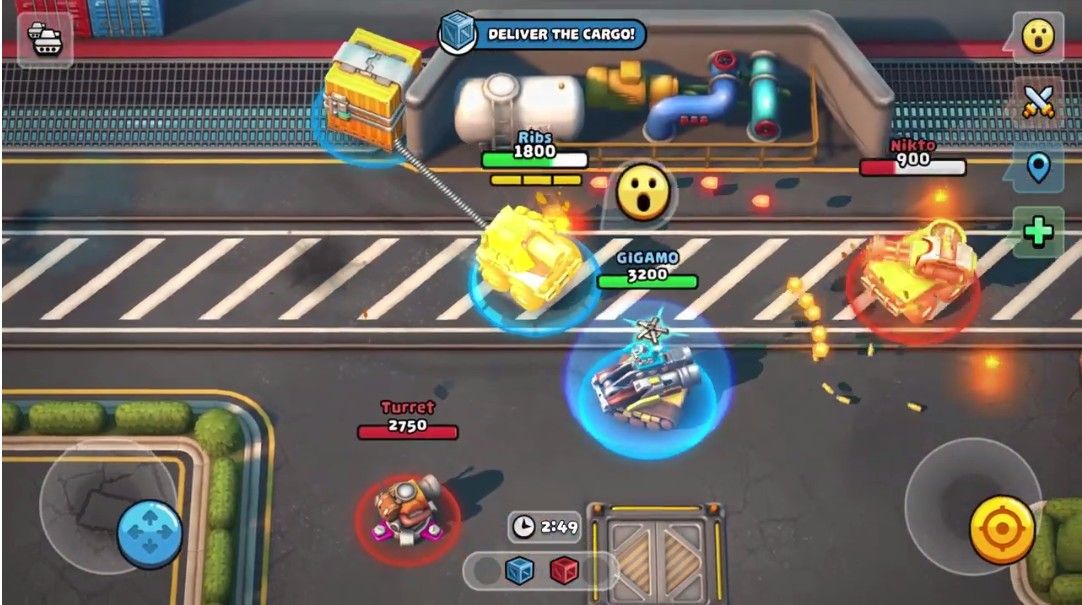Tap the green plus heal request

[1038, 232]
